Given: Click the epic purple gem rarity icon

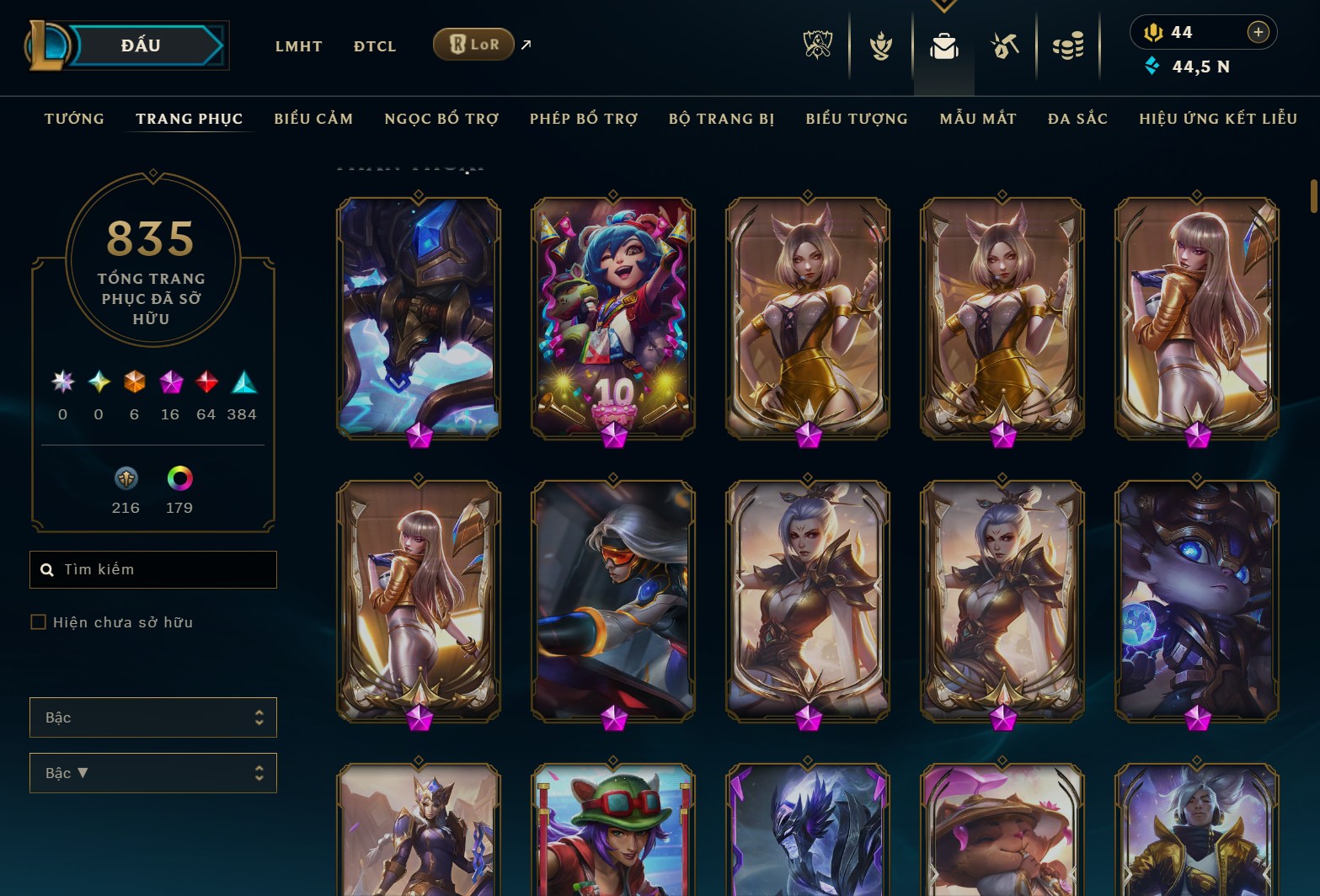Looking at the screenshot, I should [169, 383].
